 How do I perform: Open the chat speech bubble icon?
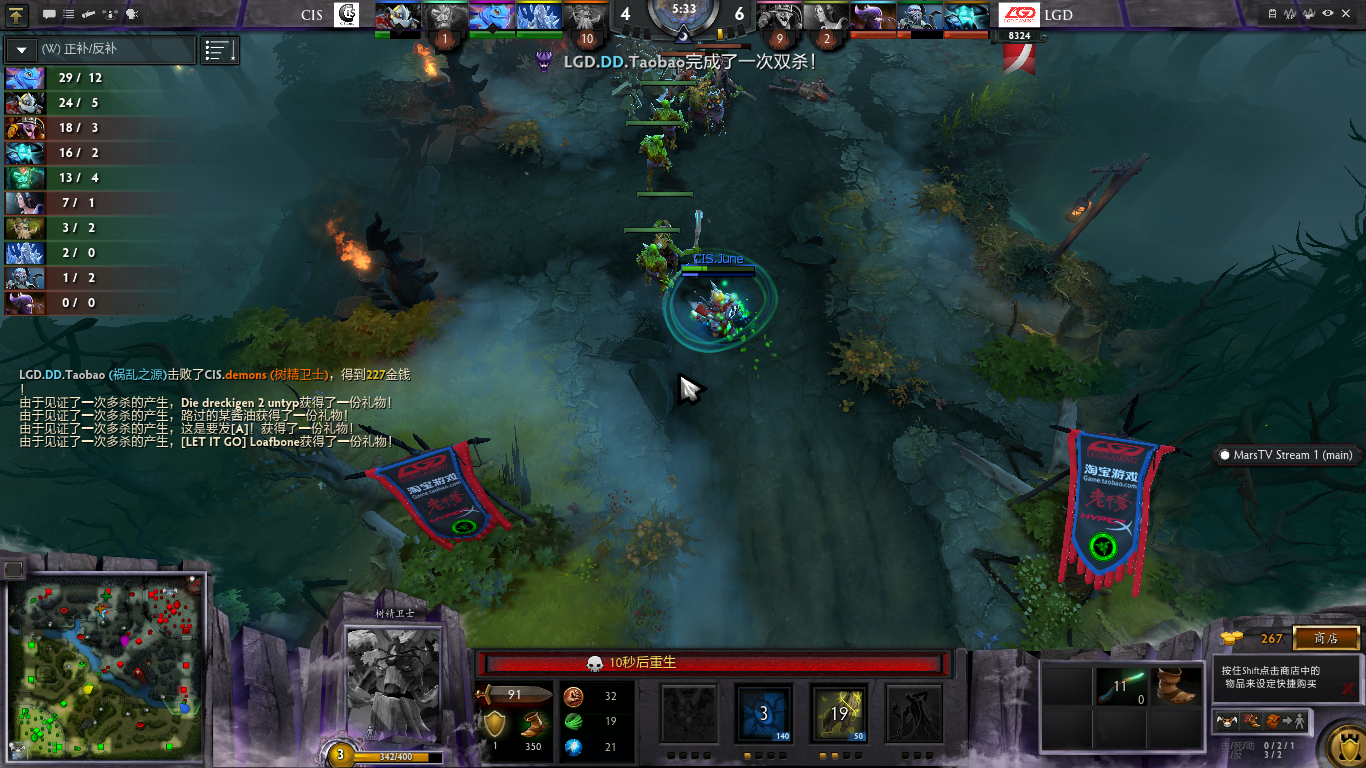tap(49, 15)
